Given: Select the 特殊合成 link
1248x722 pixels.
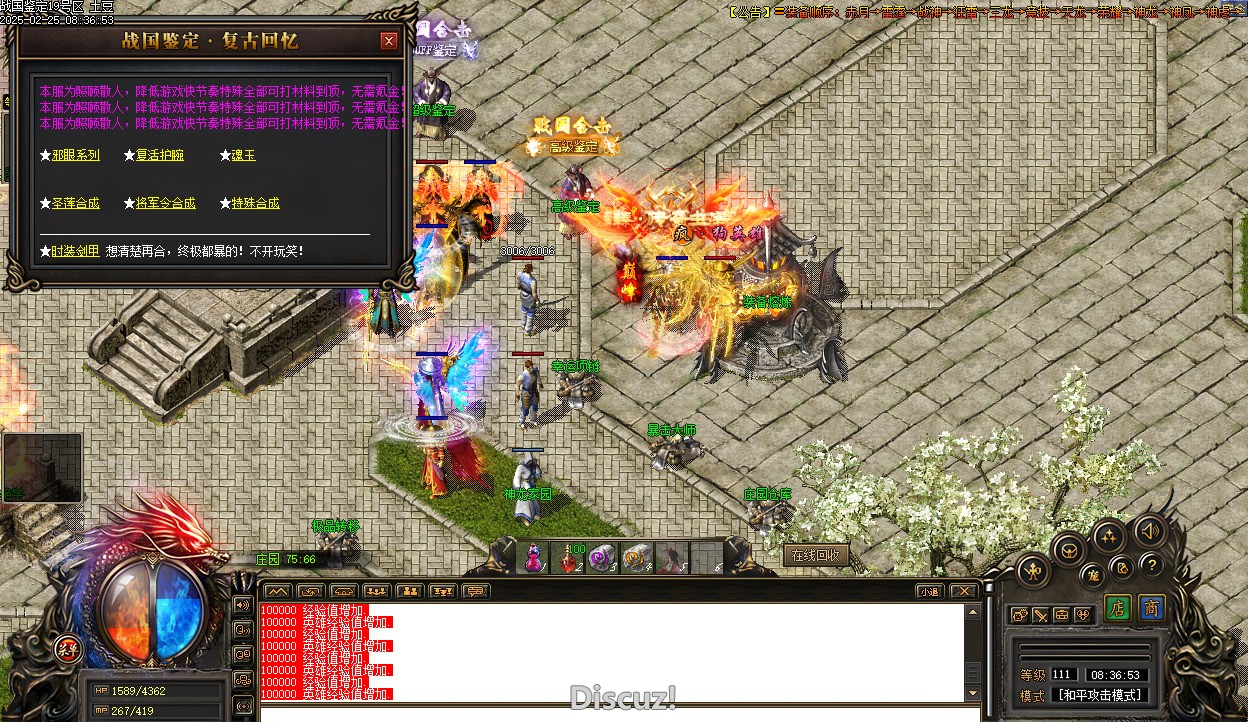Looking at the screenshot, I should 255,203.
